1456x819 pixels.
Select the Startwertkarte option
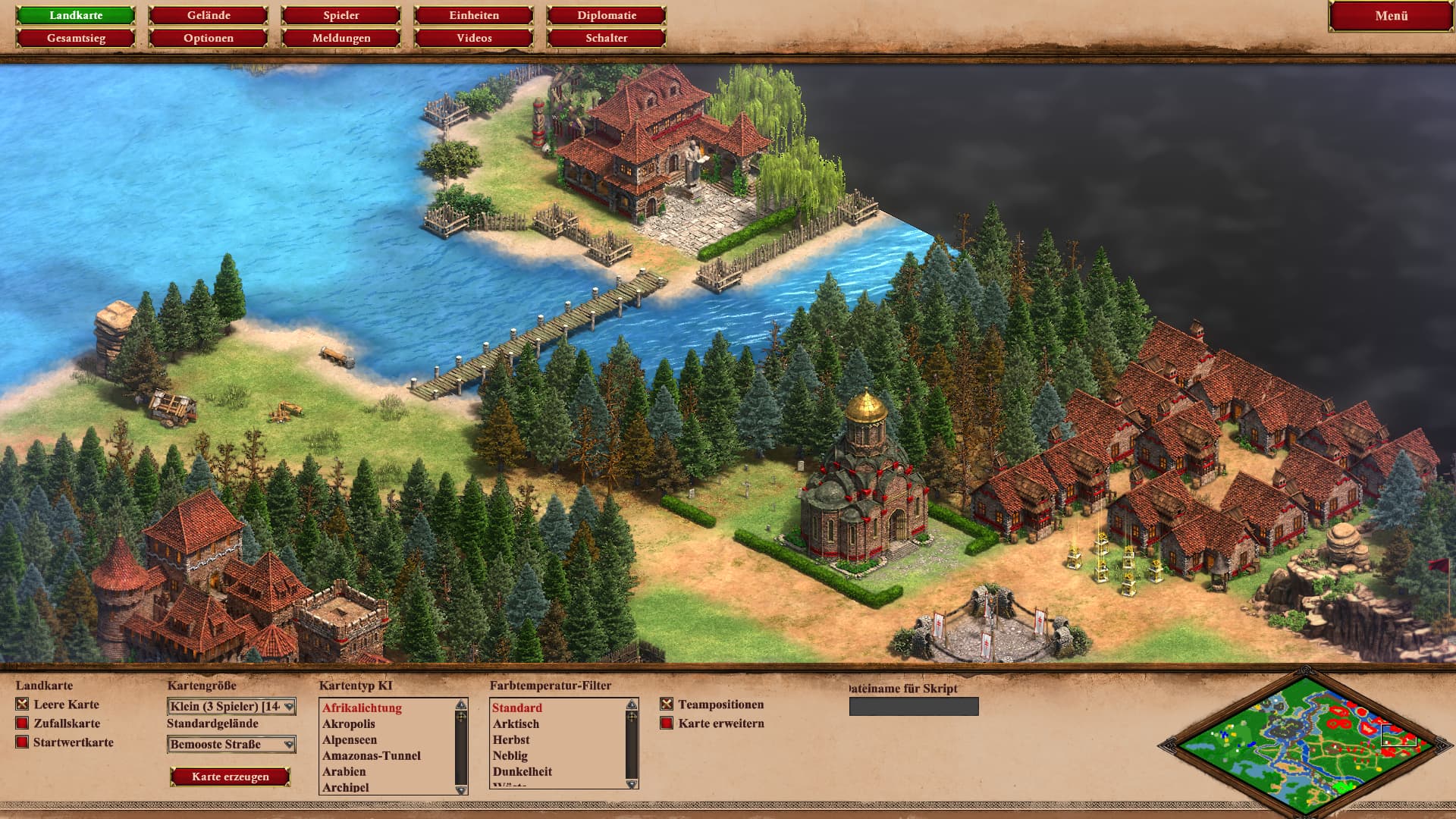pyautogui.click(x=23, y=742)
